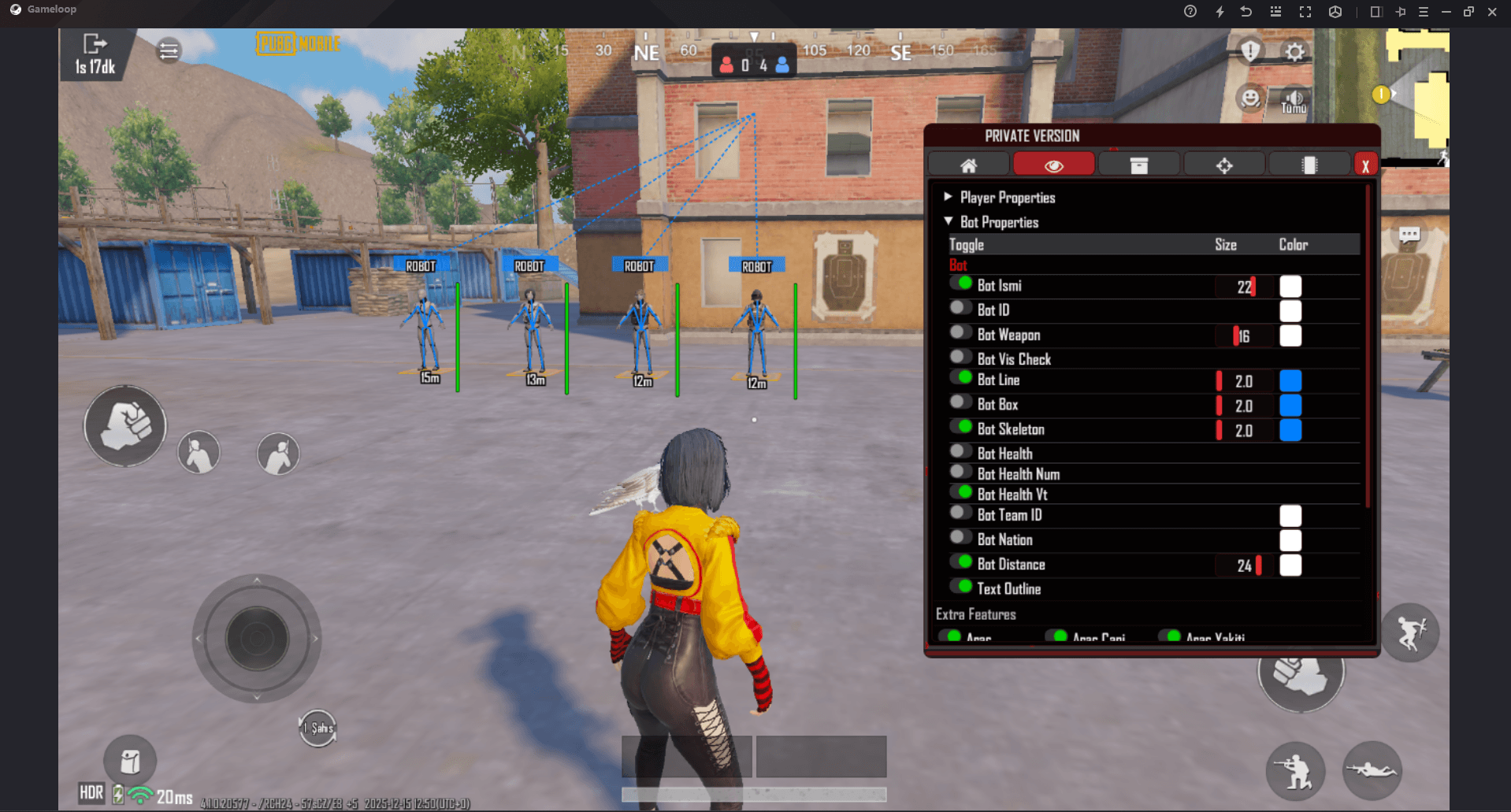Tap the jump icon on the right side
1511x812 pixels.
[x=1409, y=632]
